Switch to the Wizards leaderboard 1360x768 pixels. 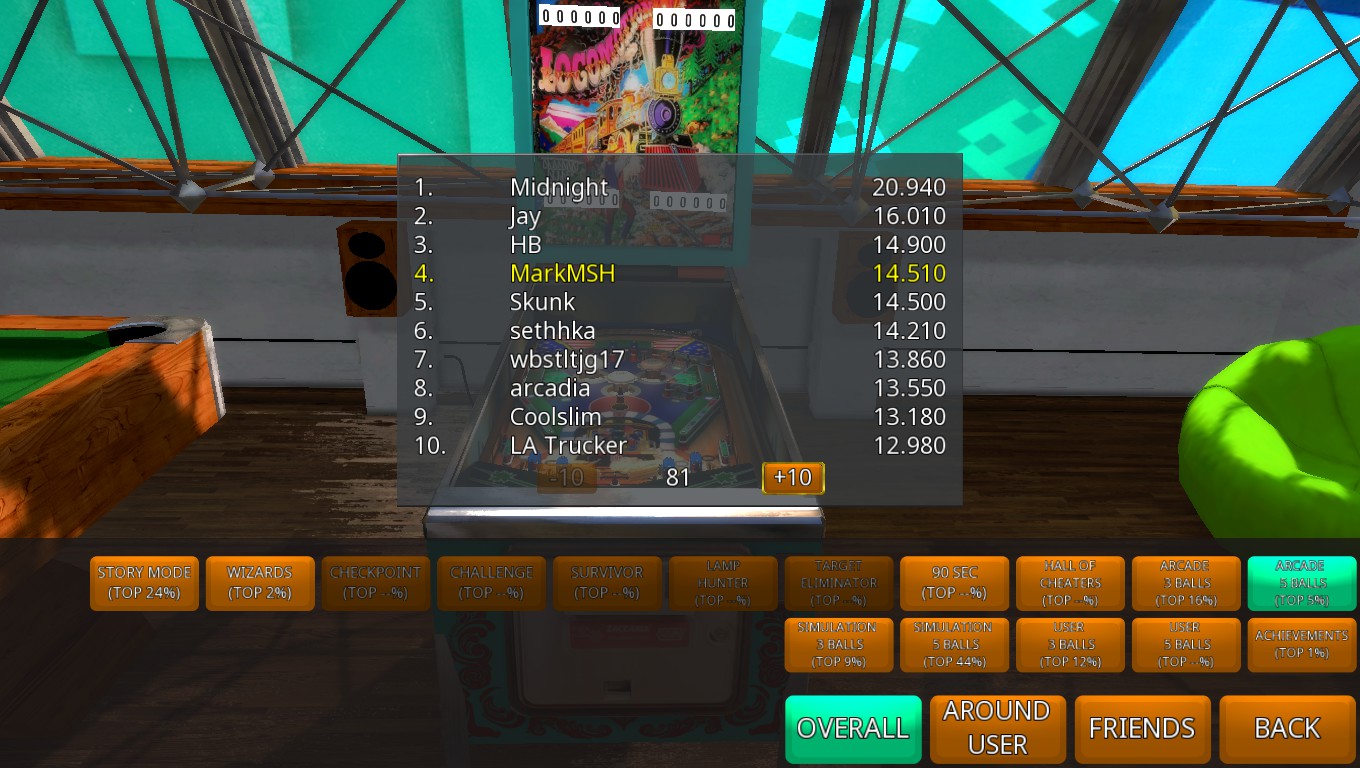pos(260,583)
